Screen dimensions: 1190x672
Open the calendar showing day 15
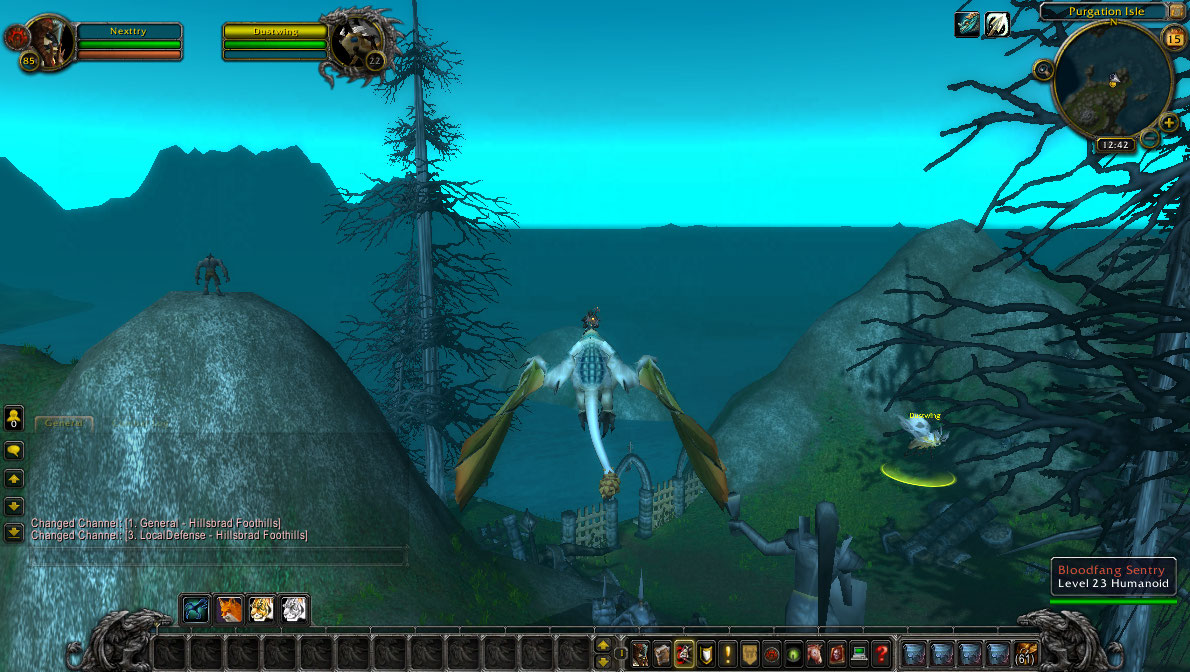point(1174,39)
